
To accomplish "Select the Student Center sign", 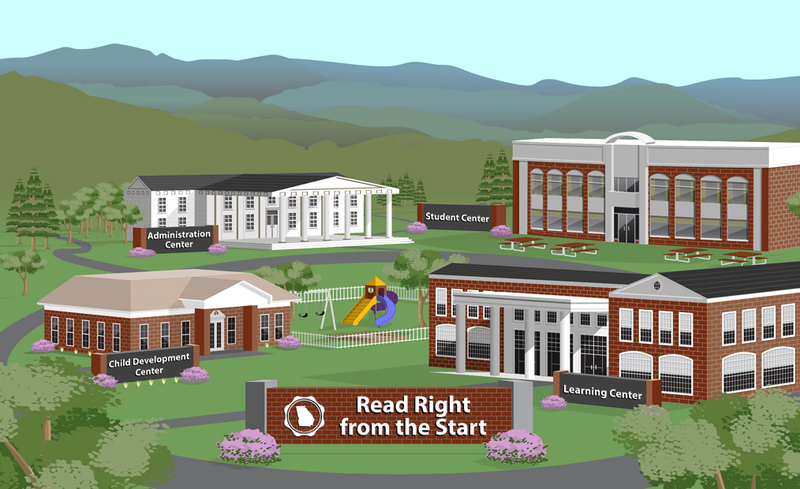I will coord(455,215).
